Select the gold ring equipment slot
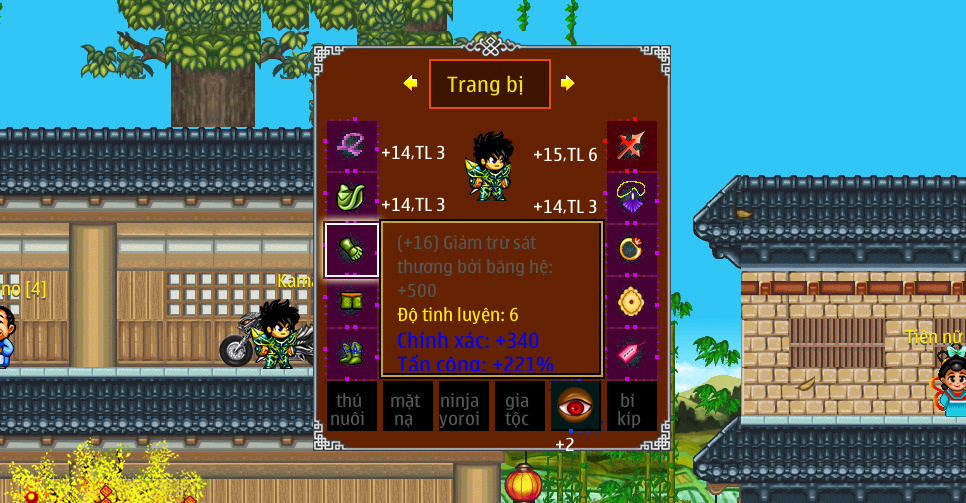Image resolution: width=966 pixels, height=503 pixels. (632, 250)
